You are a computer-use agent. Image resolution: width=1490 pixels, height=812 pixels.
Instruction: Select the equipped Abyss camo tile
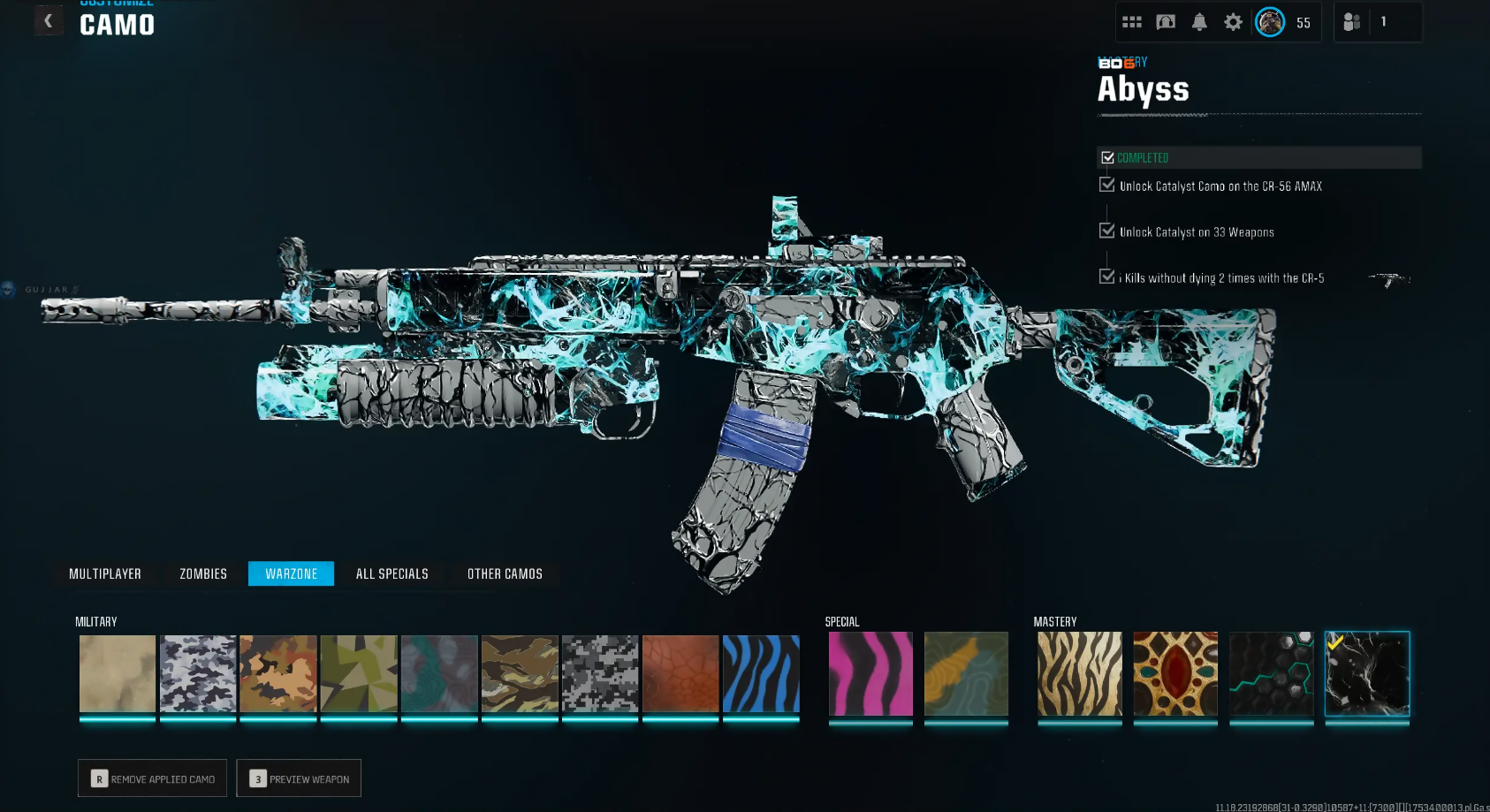click(1367, 673)
